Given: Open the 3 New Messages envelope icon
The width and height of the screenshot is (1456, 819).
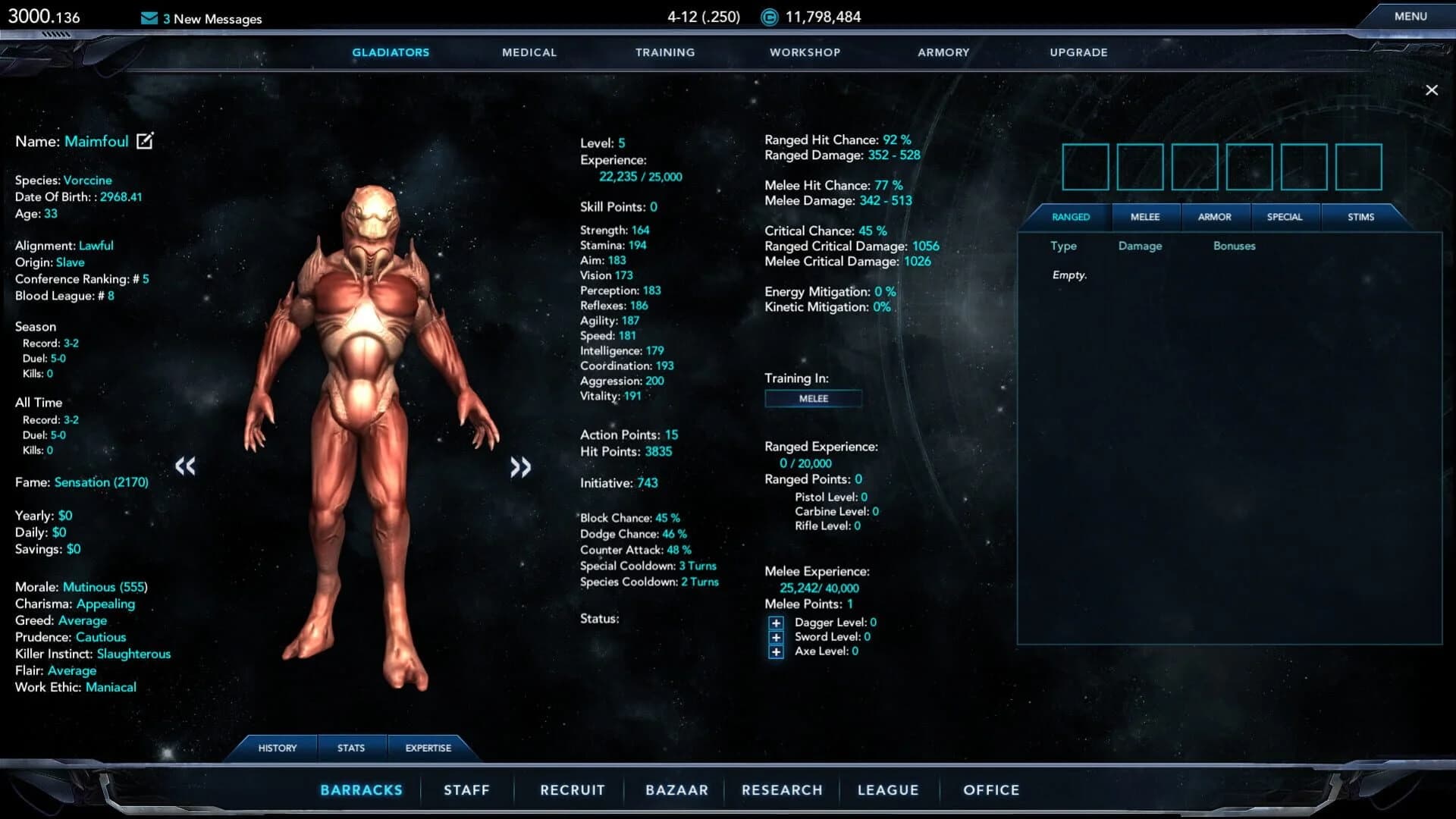Looking at the screenshot, I should point(148,18).
